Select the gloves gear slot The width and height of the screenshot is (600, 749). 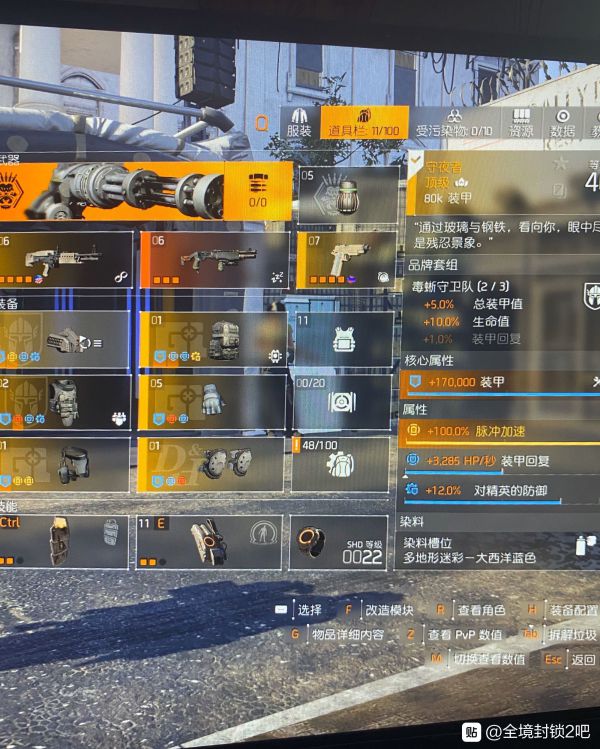[x=213, y=401]
